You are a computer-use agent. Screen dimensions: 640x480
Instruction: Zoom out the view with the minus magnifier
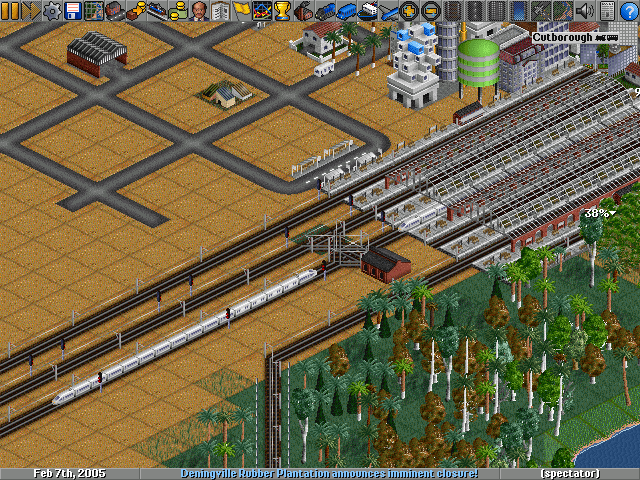tap(430, 11)
